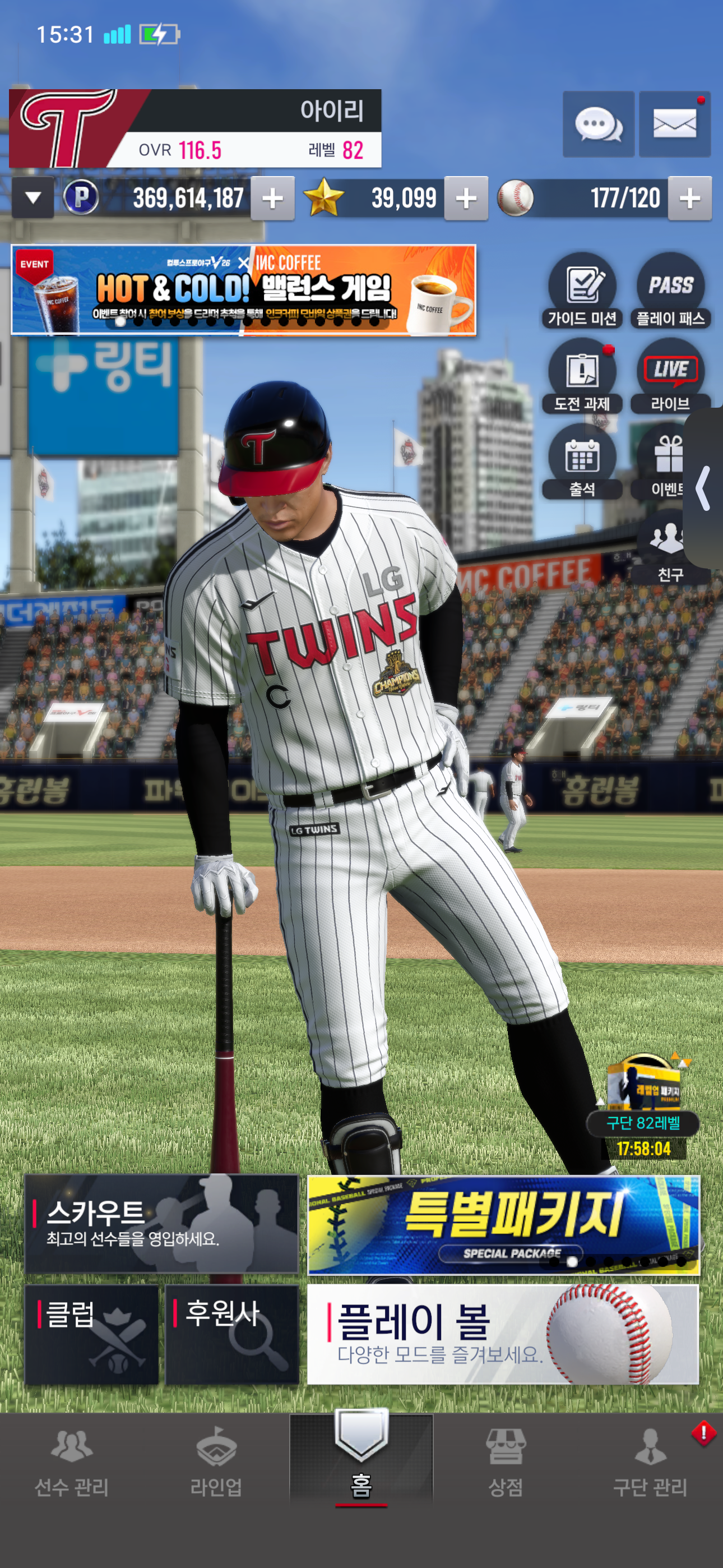Open the mailbox envelope icon
Image resolution: width=723 pixels, height=1568 pixels.
click(674, 125)
